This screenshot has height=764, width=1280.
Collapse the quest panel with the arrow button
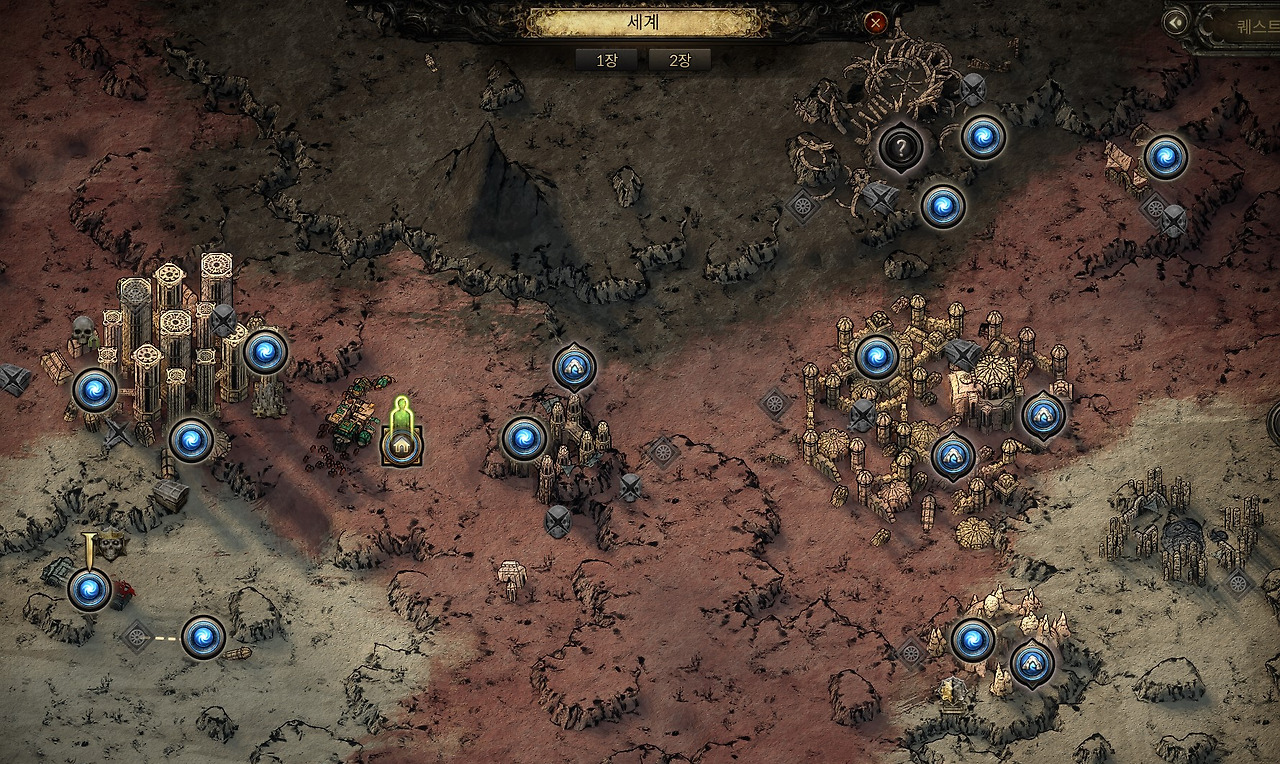point(1176,20)
